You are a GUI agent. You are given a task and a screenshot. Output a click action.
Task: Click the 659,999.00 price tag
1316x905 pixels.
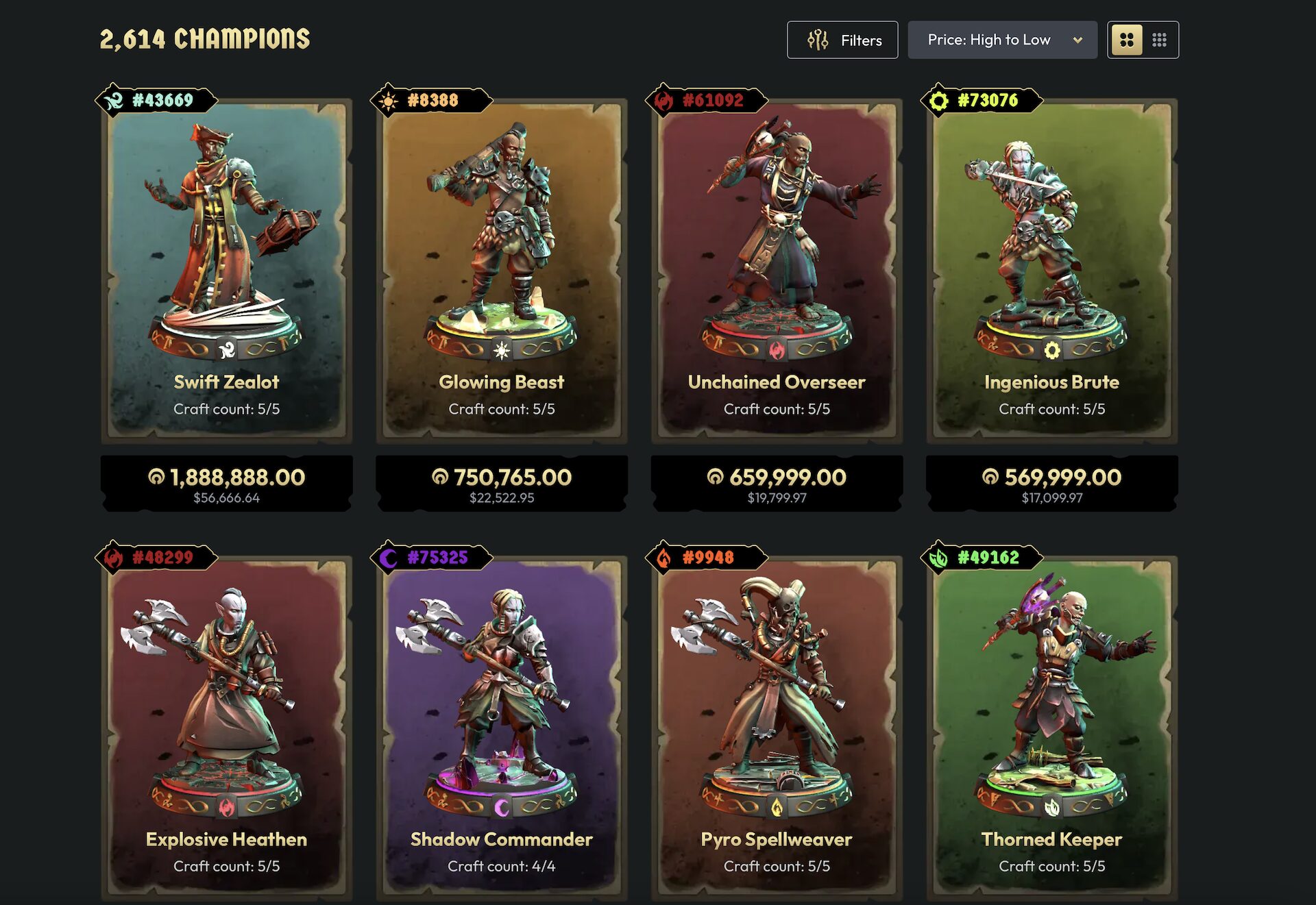click(x=777, y=484)
